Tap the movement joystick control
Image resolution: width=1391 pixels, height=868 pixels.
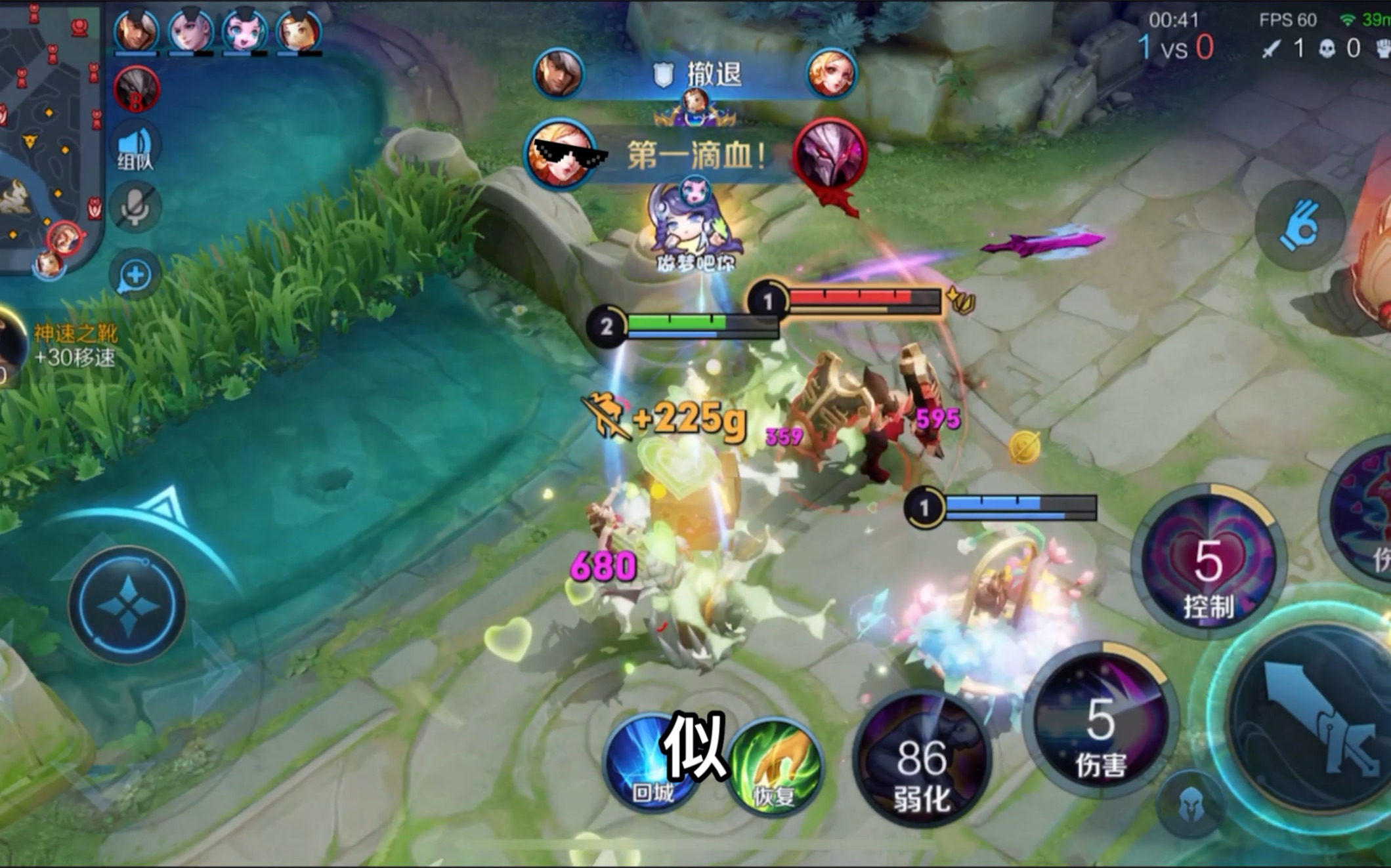point(128,605)
